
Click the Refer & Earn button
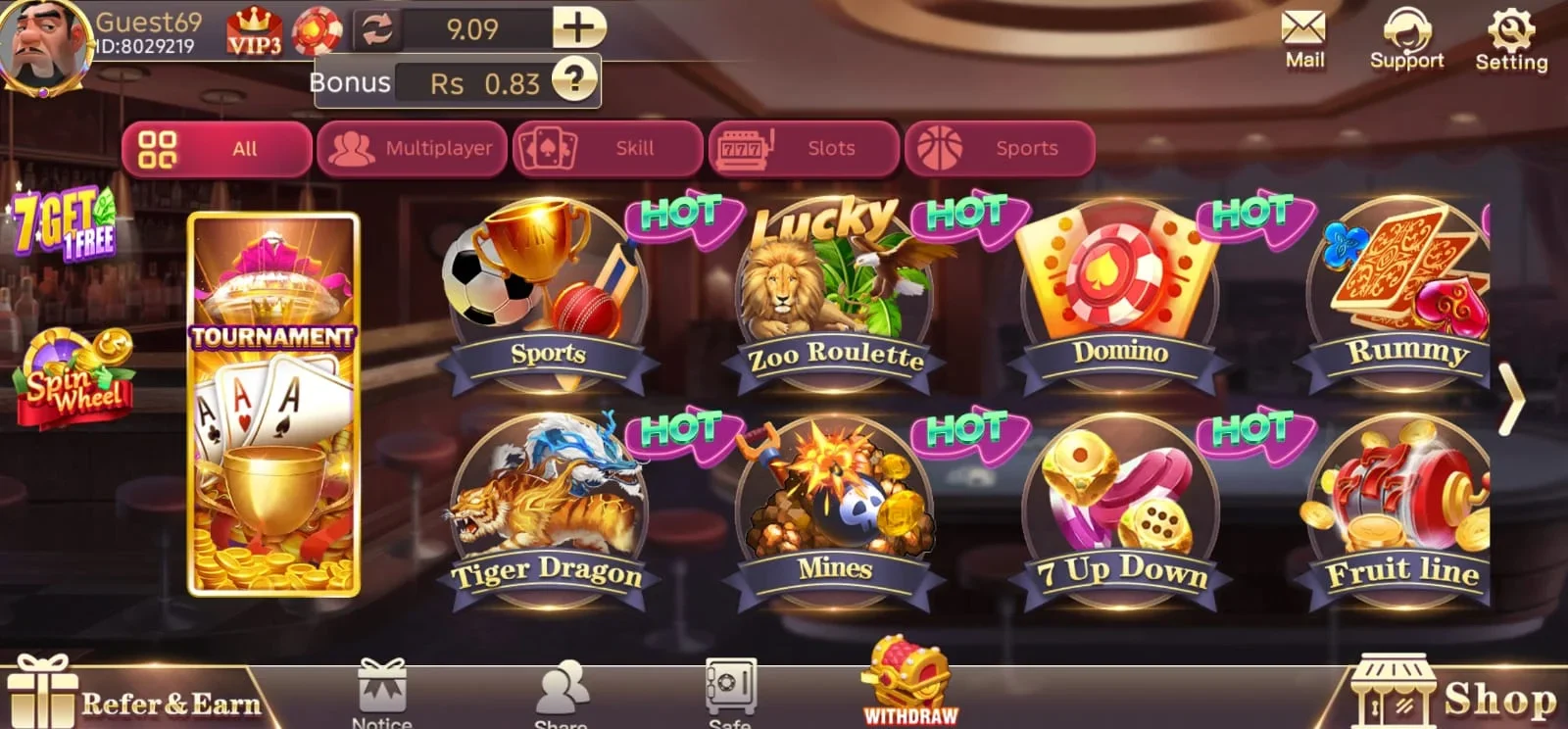coord(137,701)
